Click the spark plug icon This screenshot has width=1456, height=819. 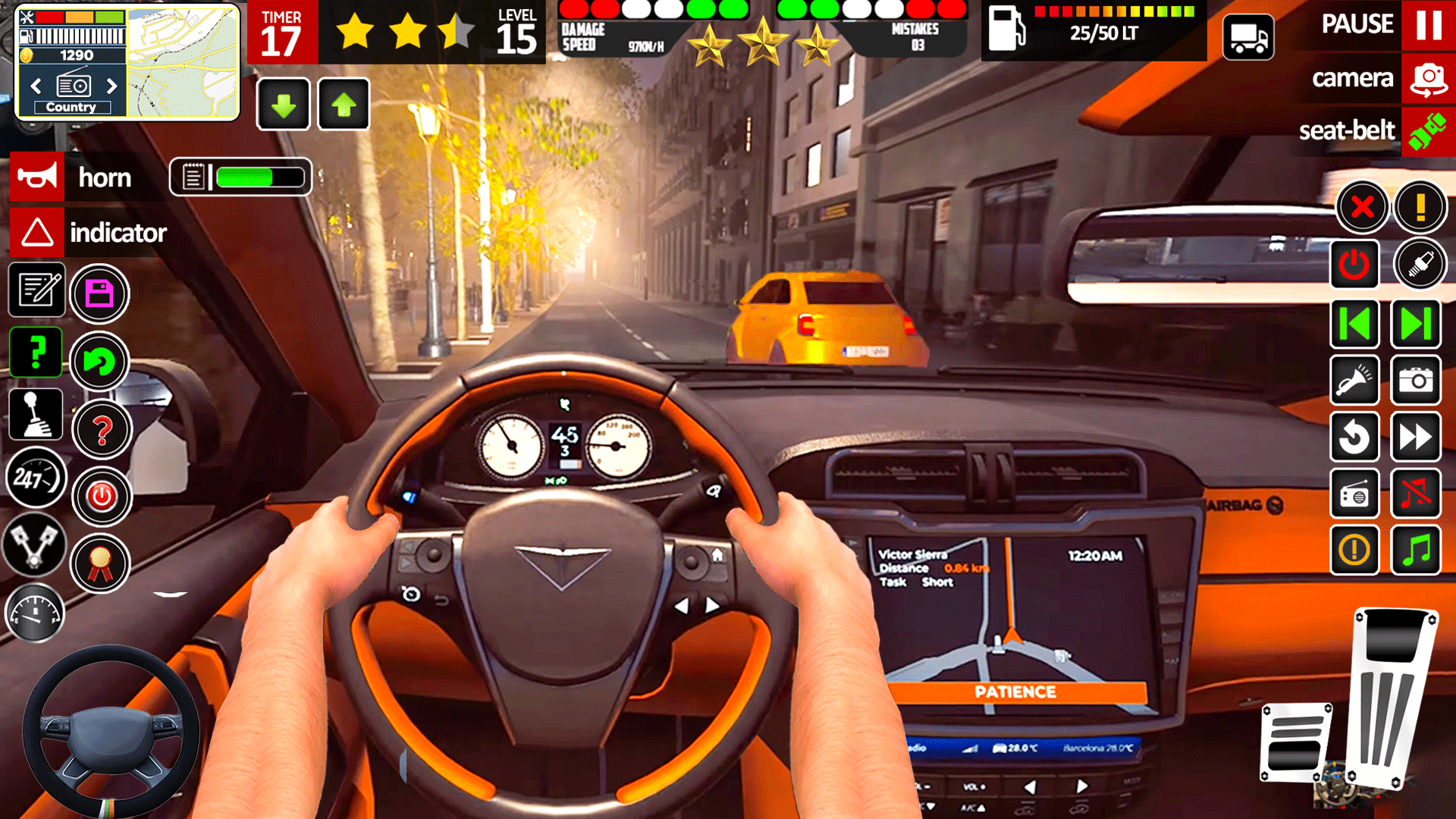tap(1421, 265)
